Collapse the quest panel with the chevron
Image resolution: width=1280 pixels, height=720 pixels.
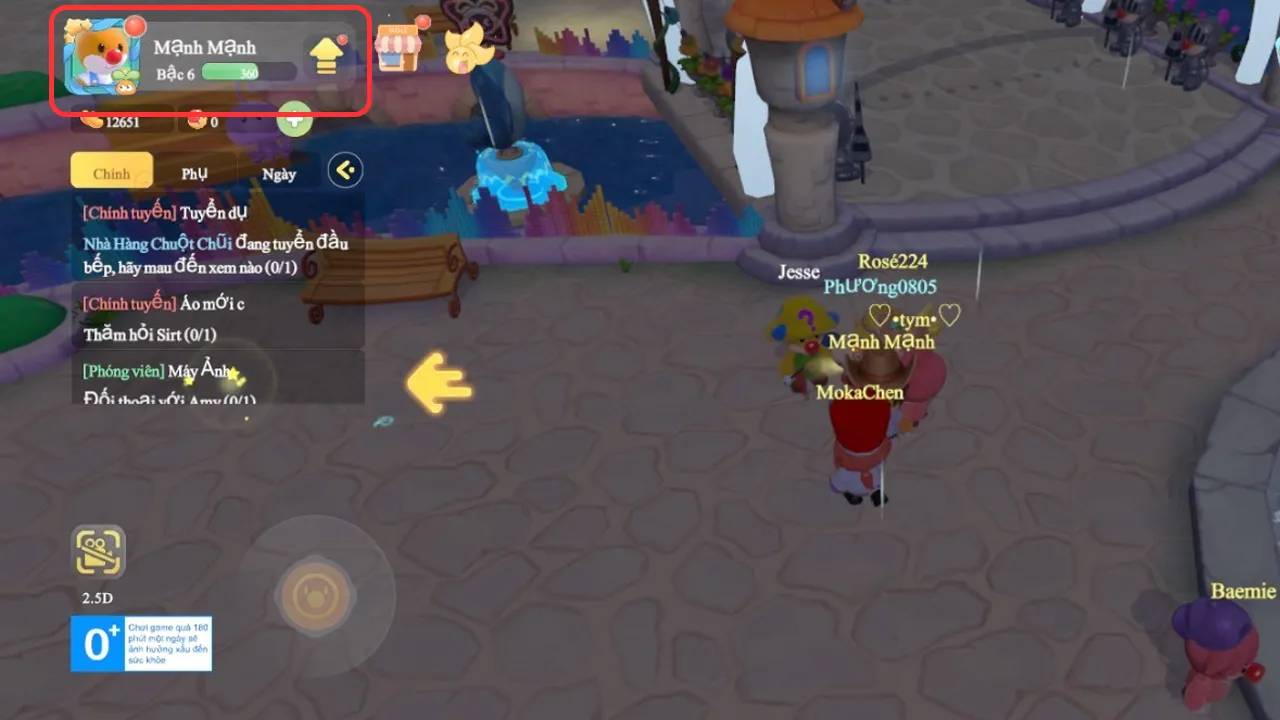coord(344,170)
